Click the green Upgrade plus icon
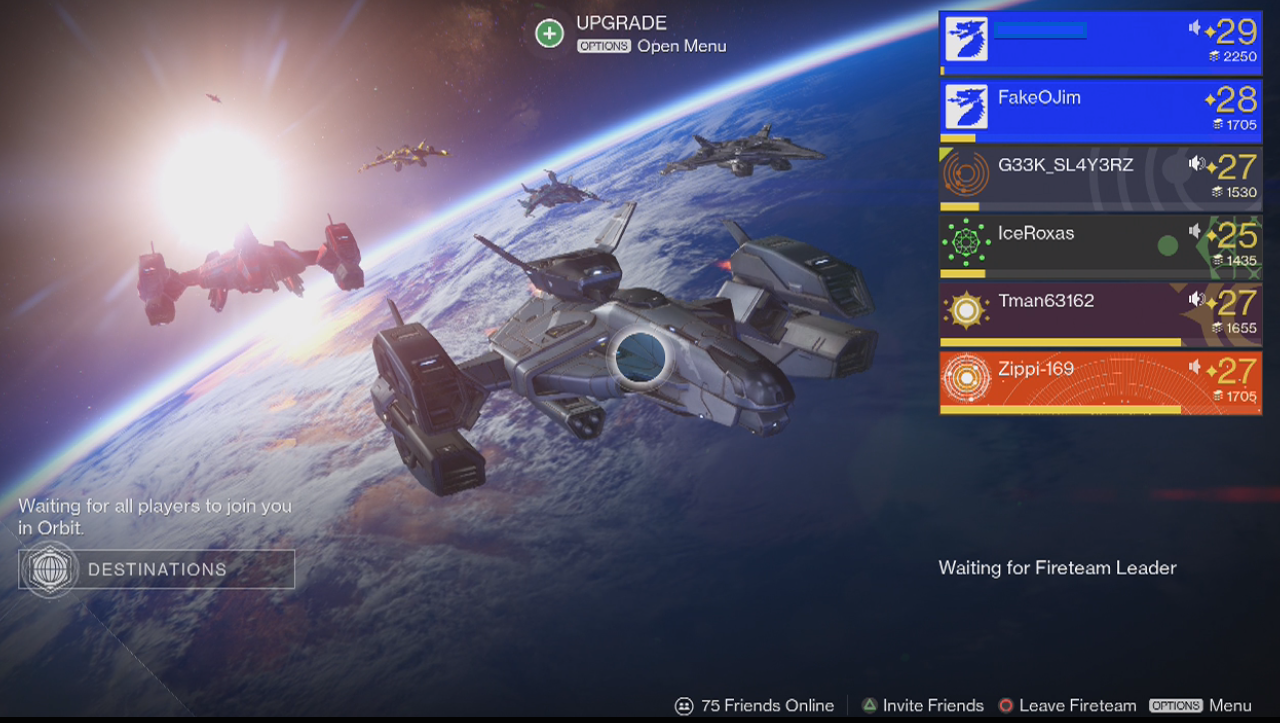This screenshot has height=723, width=1280. 549,34
